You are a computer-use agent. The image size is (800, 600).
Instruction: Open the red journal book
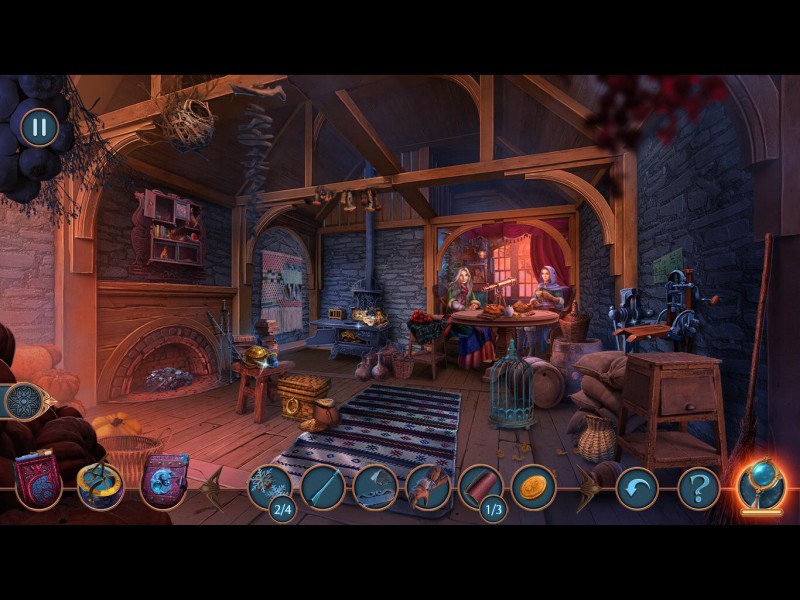(38, 482)
